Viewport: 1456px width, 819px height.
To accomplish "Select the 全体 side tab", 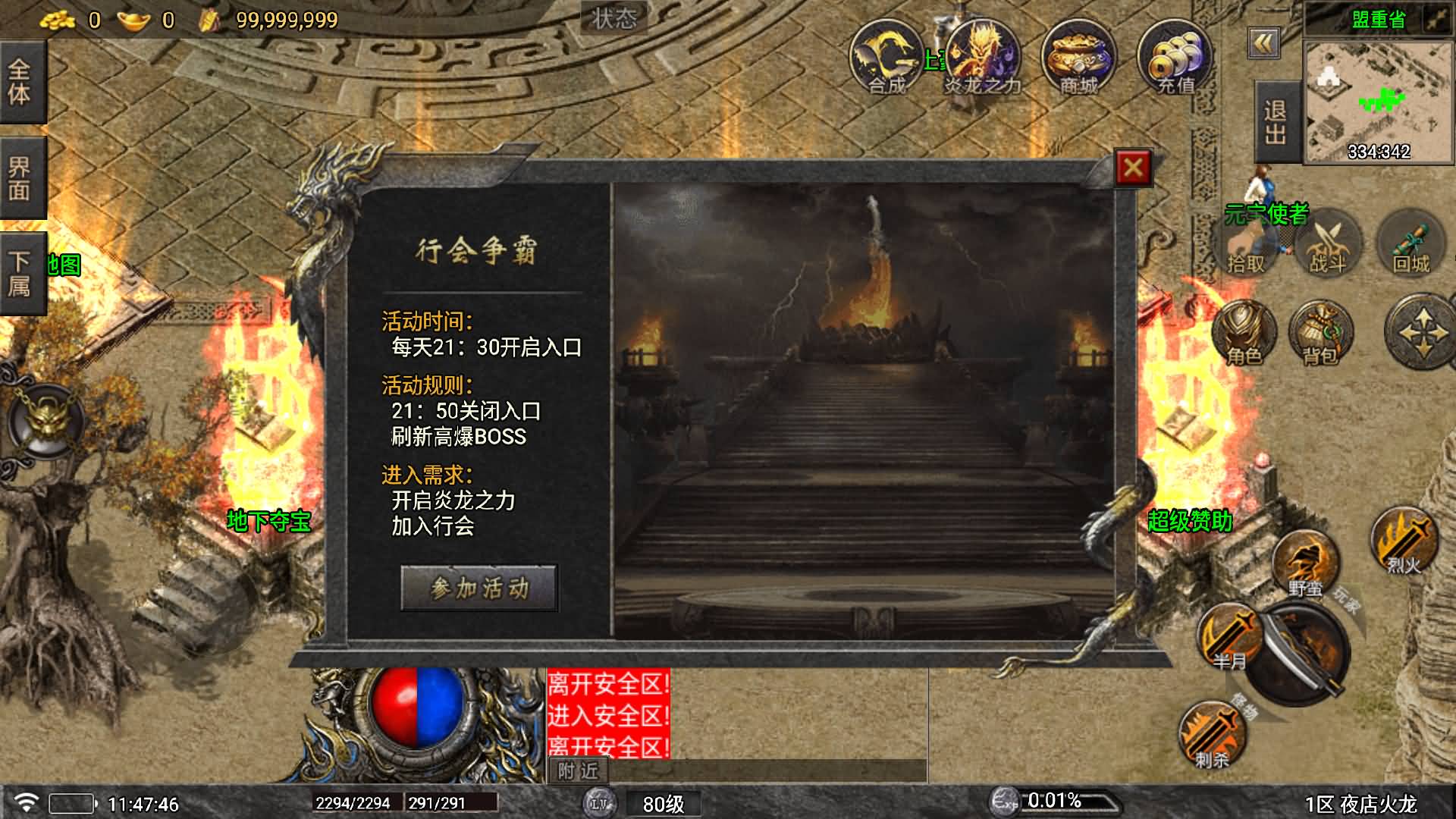I will coord(20,82).
